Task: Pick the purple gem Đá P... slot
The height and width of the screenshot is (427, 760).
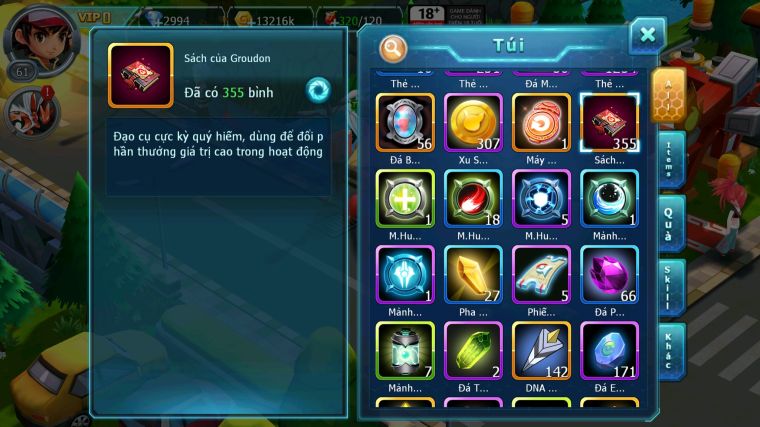Action: 609,273
